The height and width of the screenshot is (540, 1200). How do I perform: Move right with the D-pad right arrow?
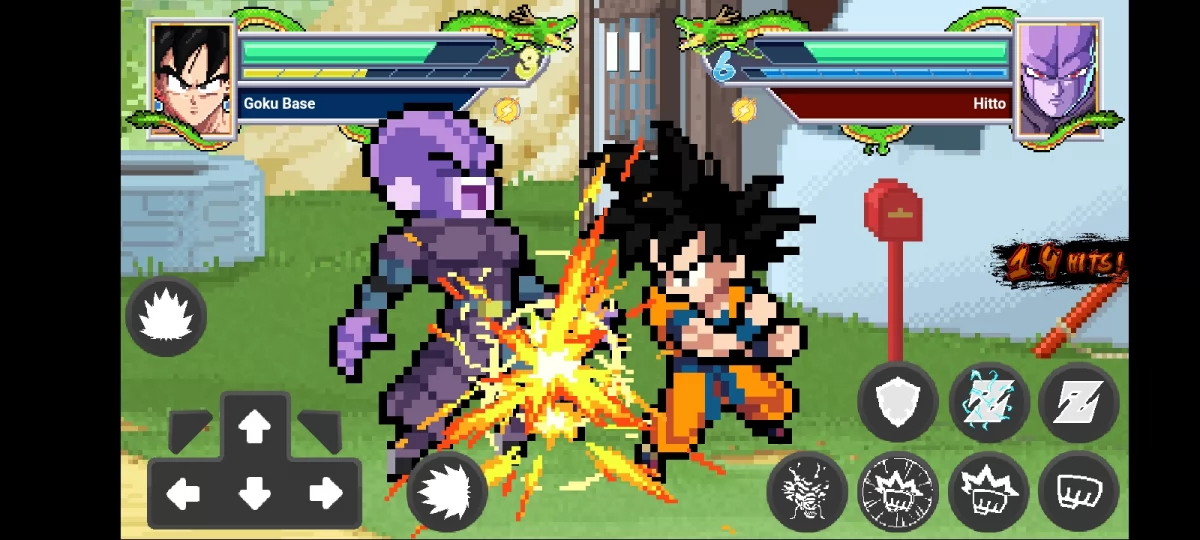(x=325, y=493)
